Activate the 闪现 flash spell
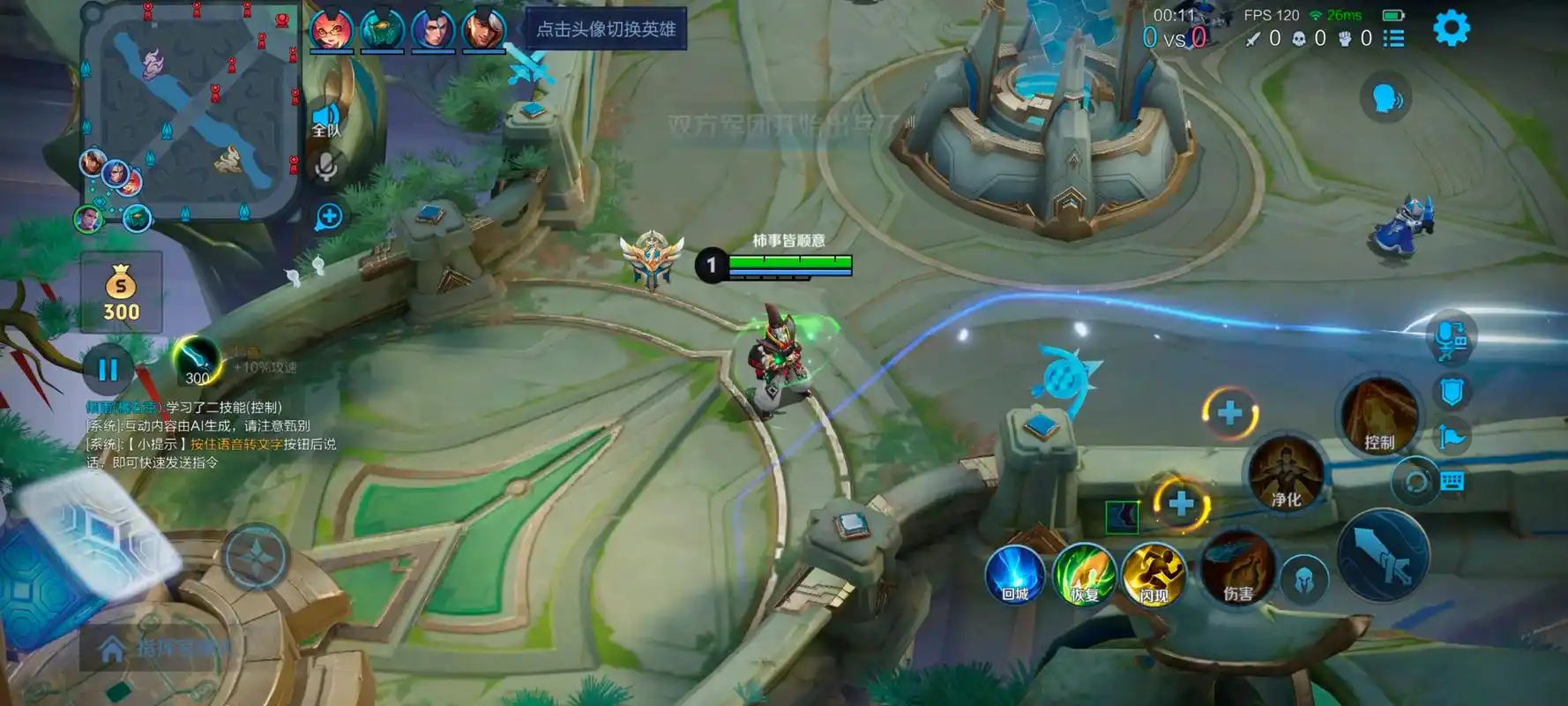This screenshot has height=706, width=1568. 1154,575
